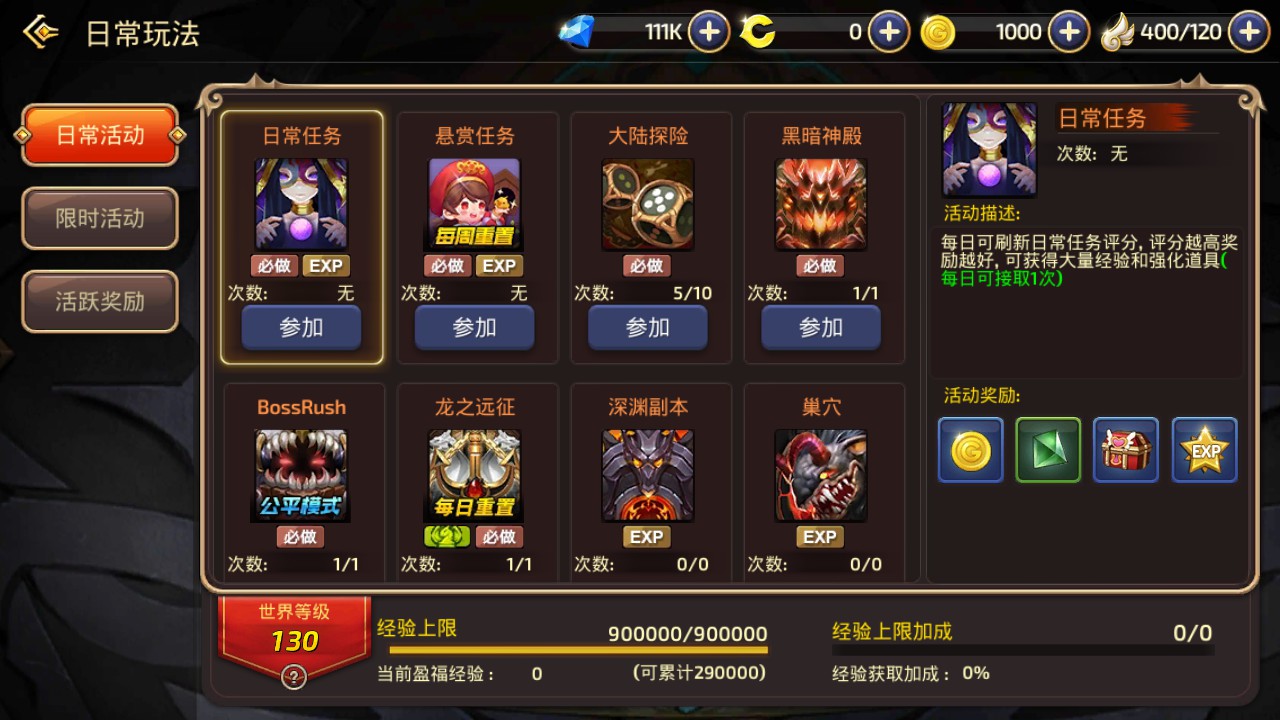Click the EXP star reward icon
Image resolution: width=1280 pixels, height=720 pixels.
(x=1204, y=450)
